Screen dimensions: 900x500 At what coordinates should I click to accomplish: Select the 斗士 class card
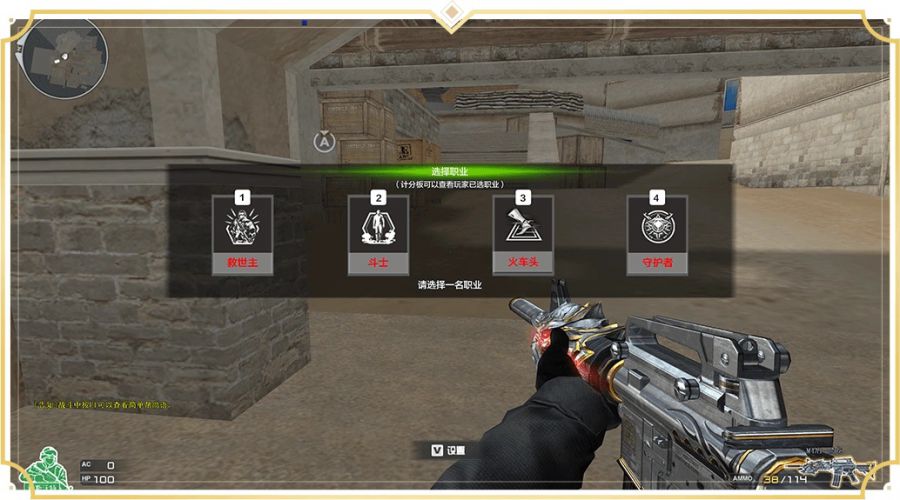click(378, 236)
